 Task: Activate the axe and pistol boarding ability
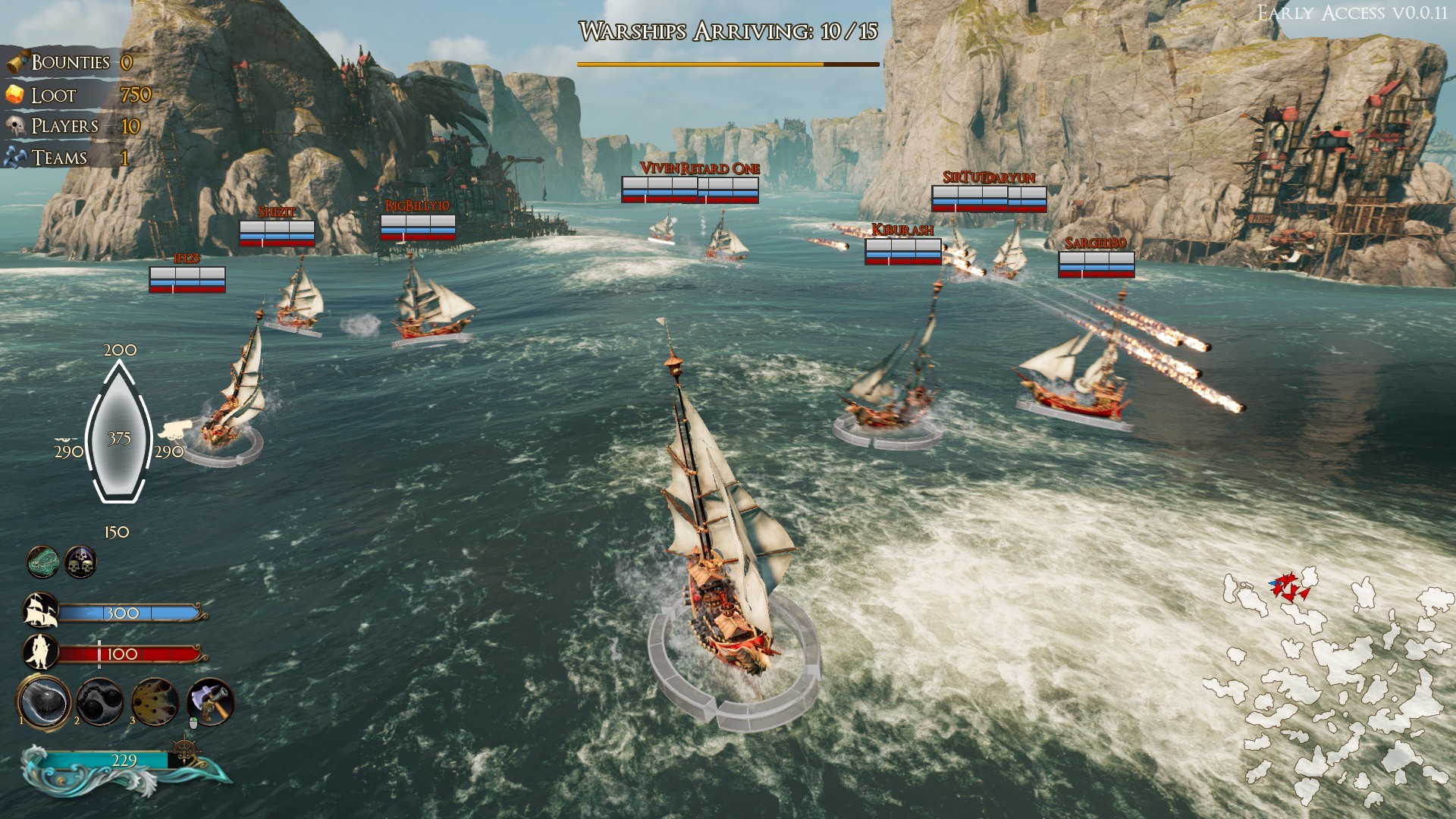pos(210,701)
